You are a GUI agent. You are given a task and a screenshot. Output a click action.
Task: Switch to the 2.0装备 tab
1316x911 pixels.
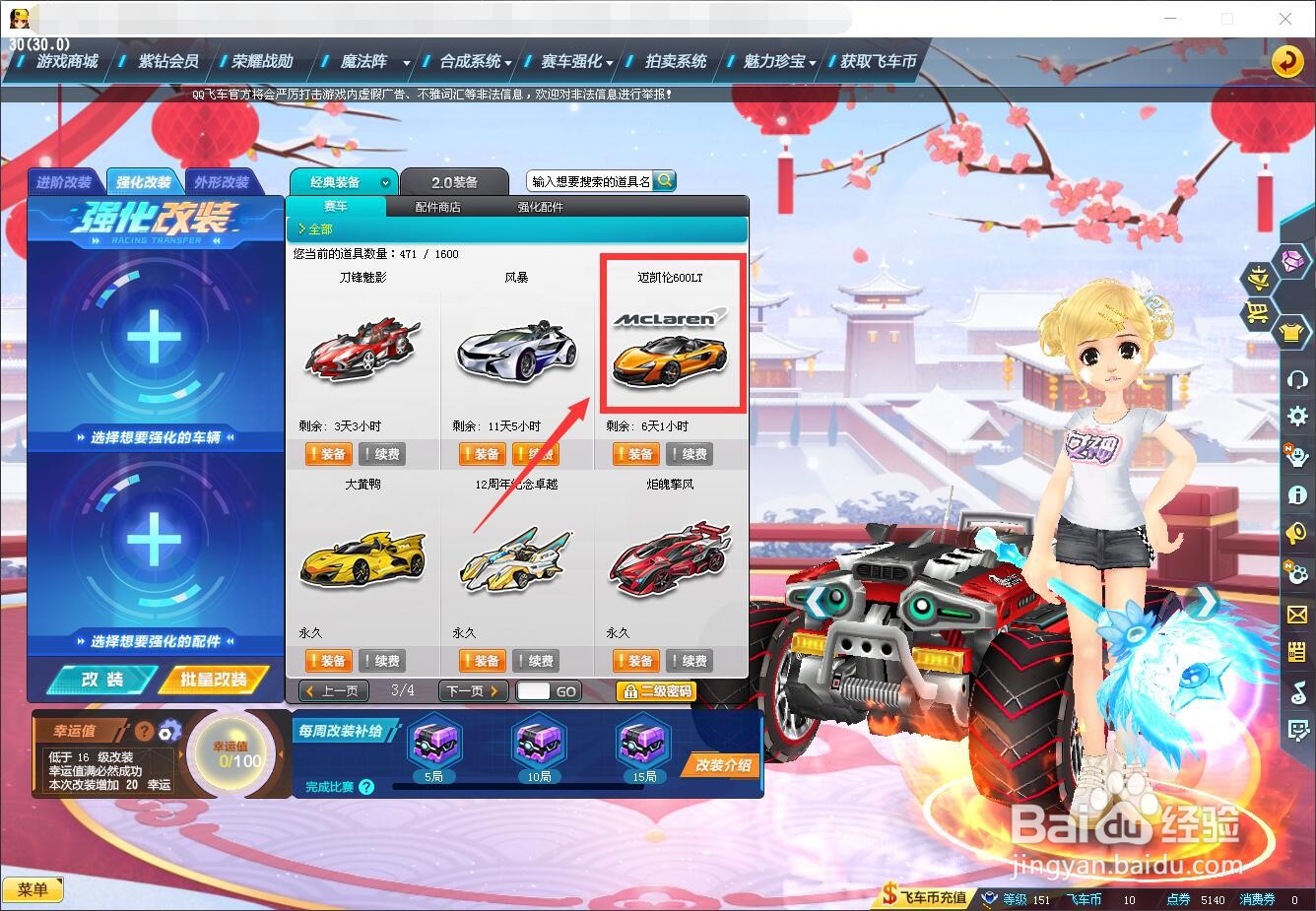click(452, 180)
